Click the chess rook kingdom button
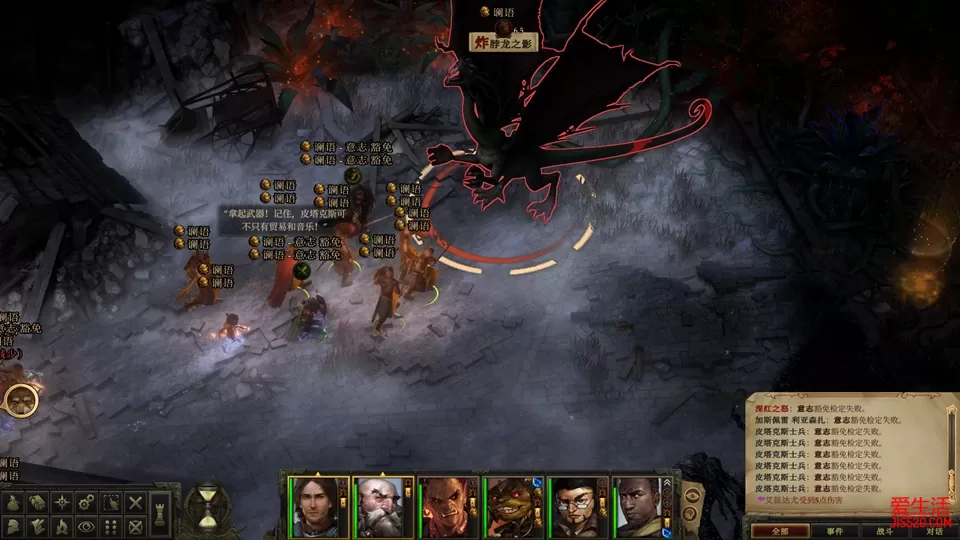Image resolution: width=960 pixels, height=540 pixels. click(x=161, y=513)
